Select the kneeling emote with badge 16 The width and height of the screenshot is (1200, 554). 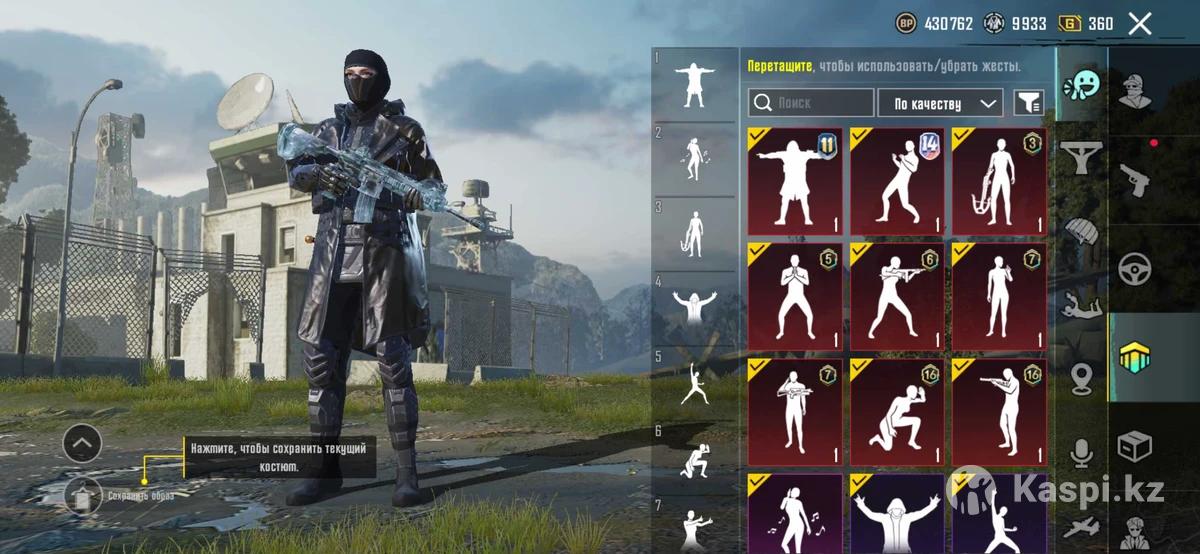[x=897, y=413]
